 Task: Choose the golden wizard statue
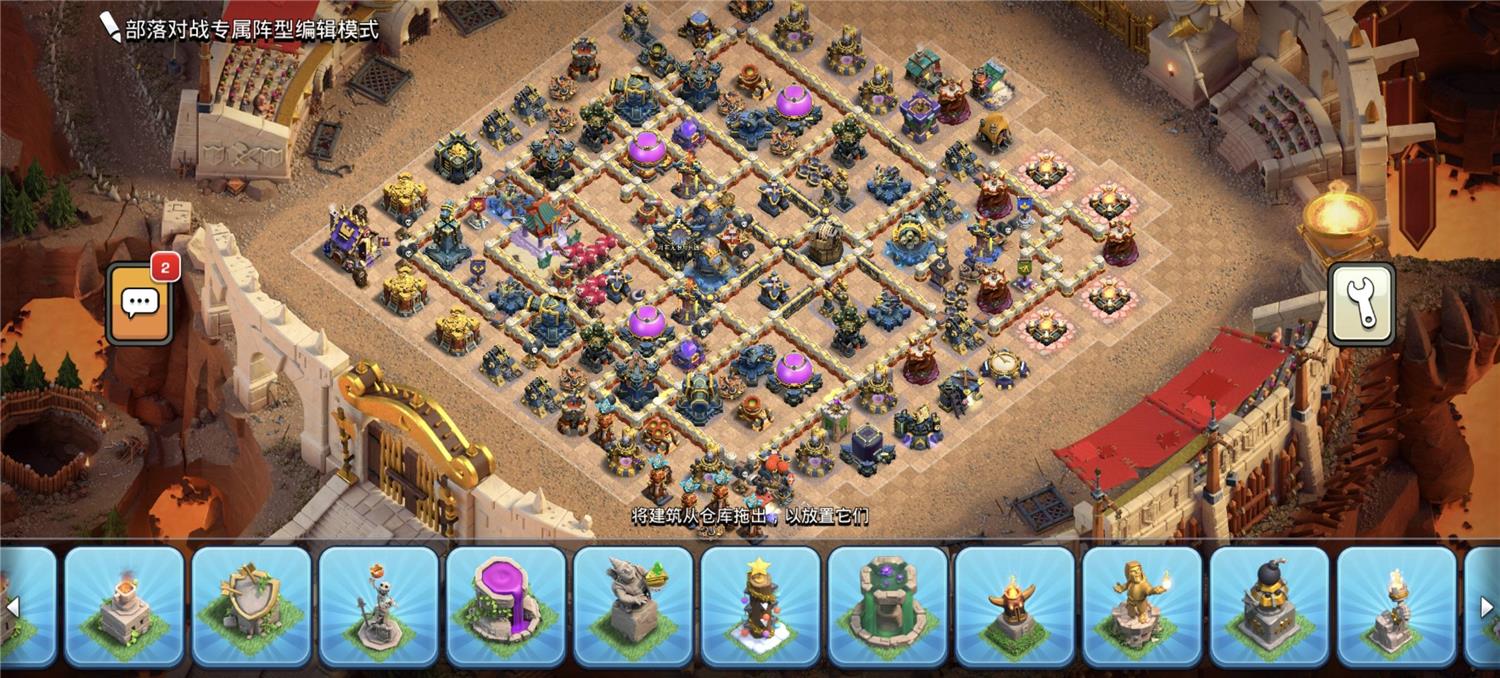tap(1141, 607)
